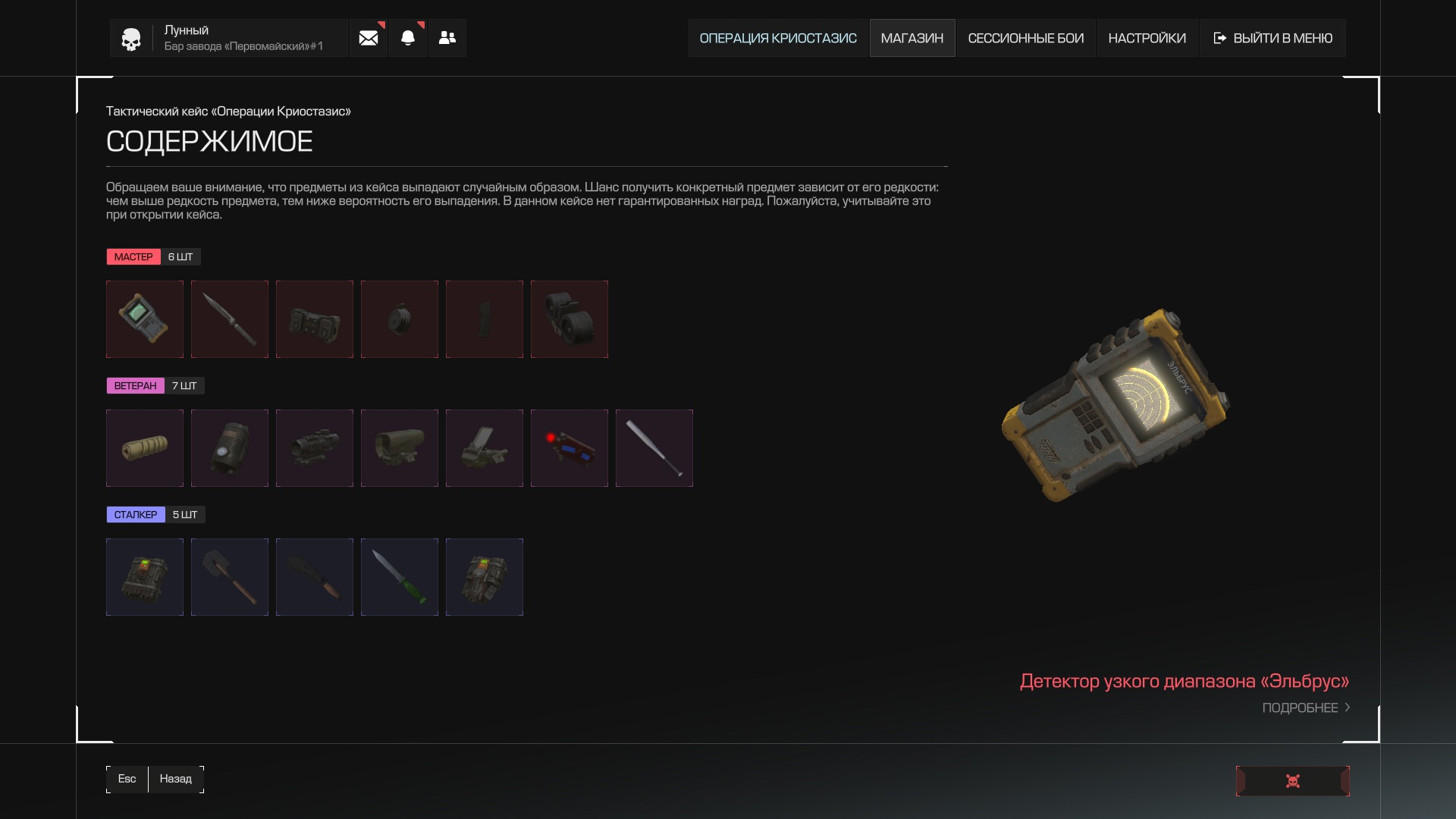This screenshot has height=819, width=1456.
Task: Open the friends list icon
Action: (x=447, y=38)
